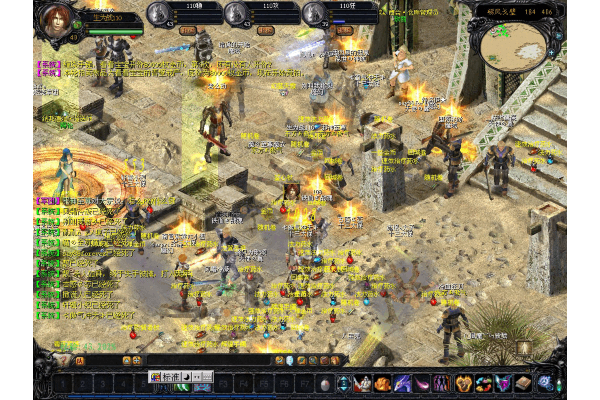This screenshot has width=600, height=400.
Task: Activate the three silhouettes skill icon
Action: pyautogui.click(x=443, y=383)
